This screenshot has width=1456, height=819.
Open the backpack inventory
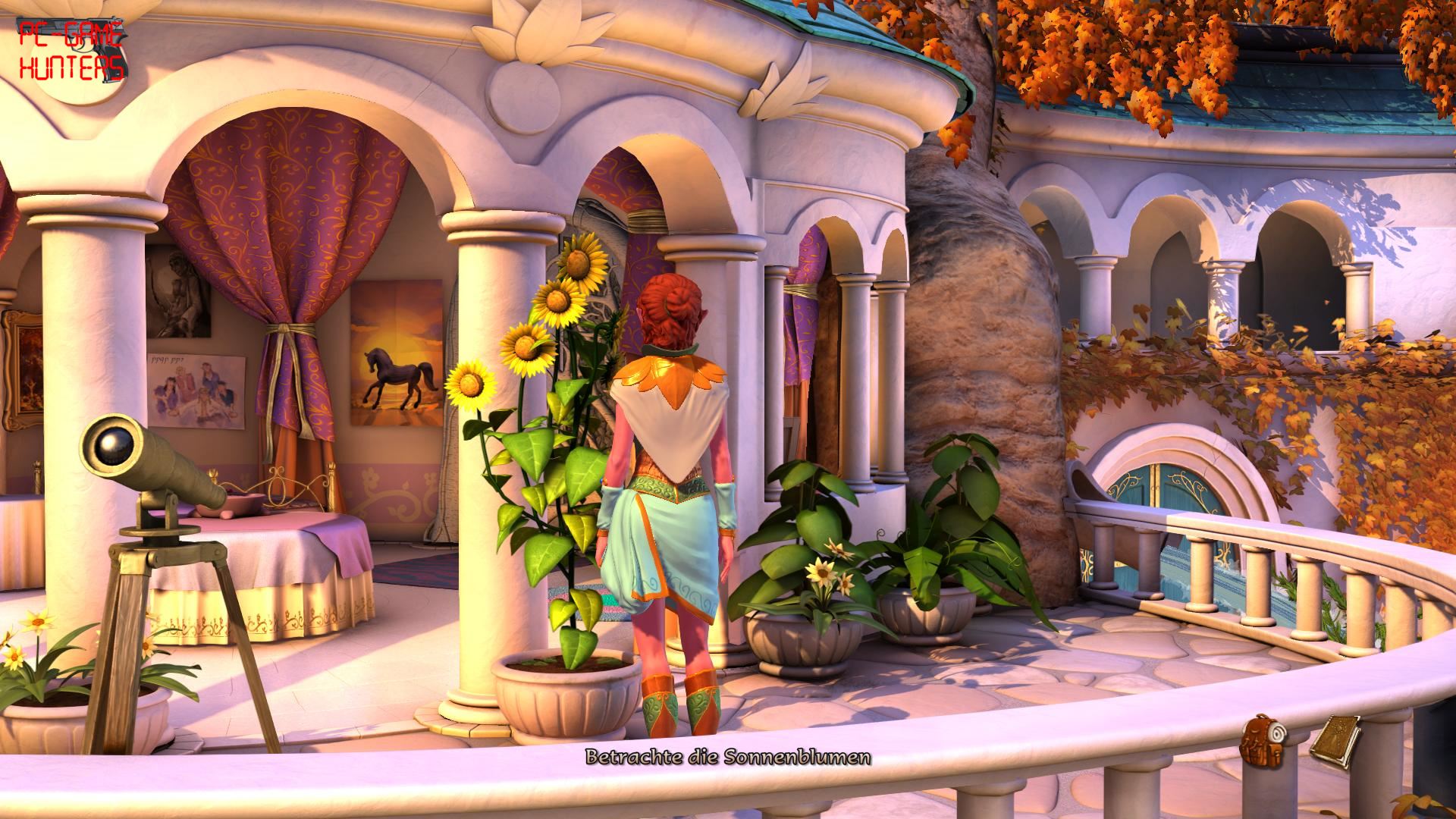(x=1261, y=738)
